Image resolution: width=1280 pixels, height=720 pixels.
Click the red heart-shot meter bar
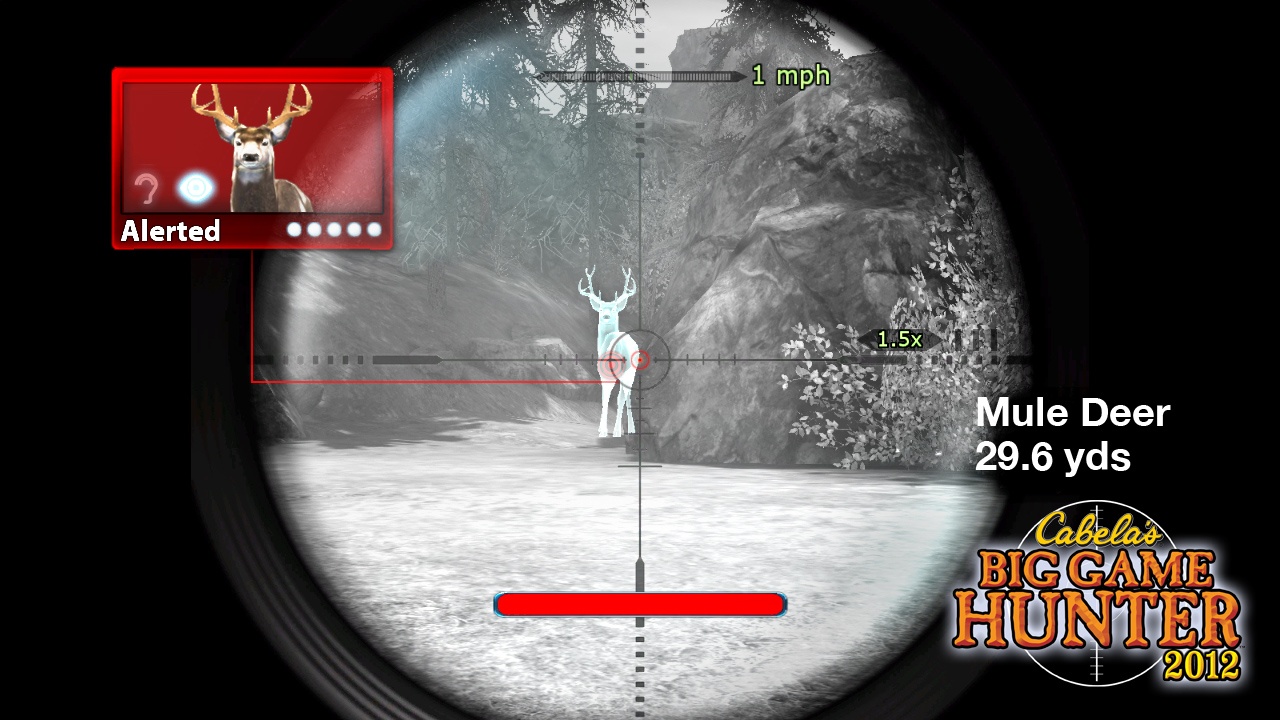coord(640,604)
